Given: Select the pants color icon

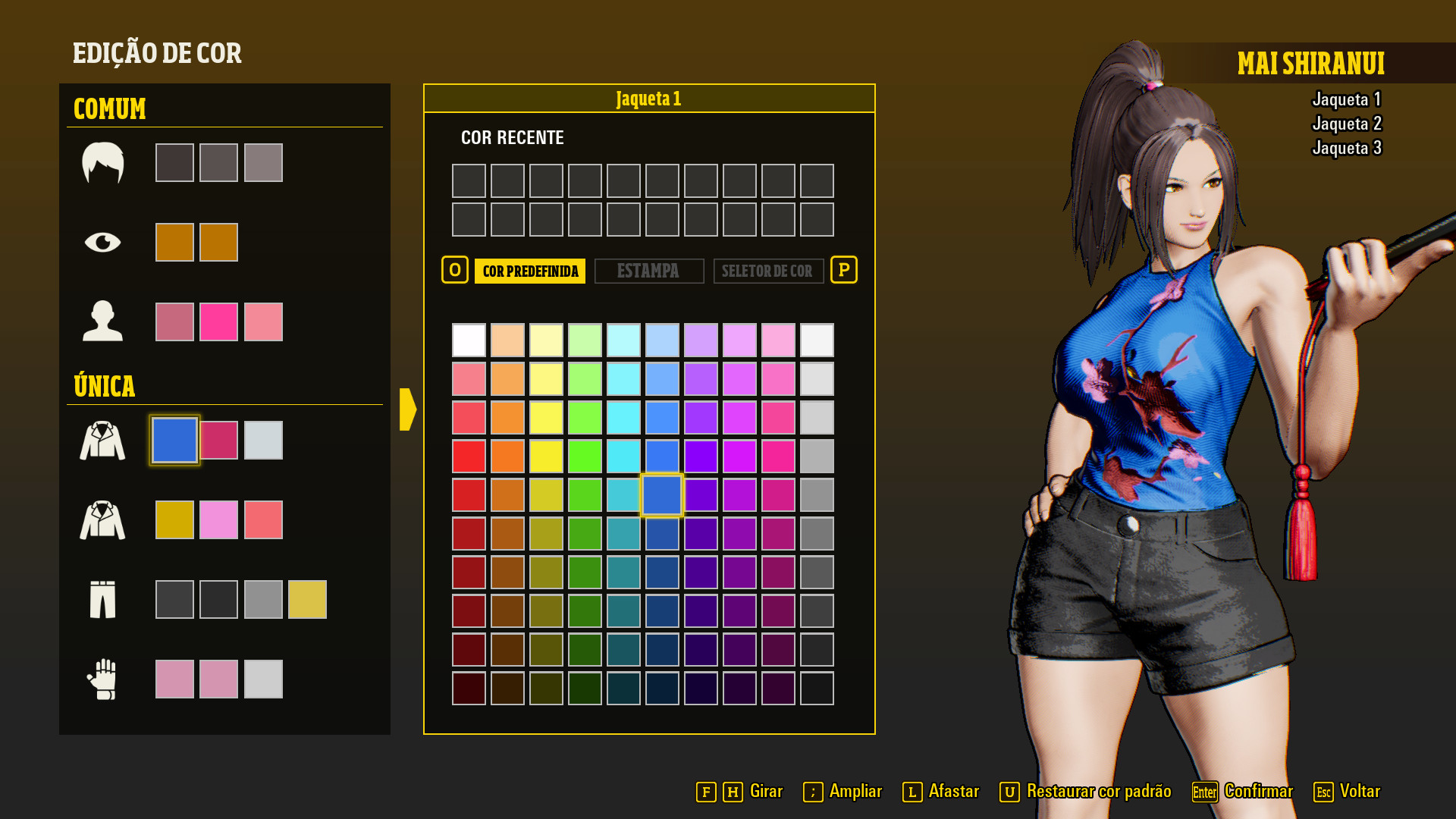Looking at the screenshot, I should (103, 598).
